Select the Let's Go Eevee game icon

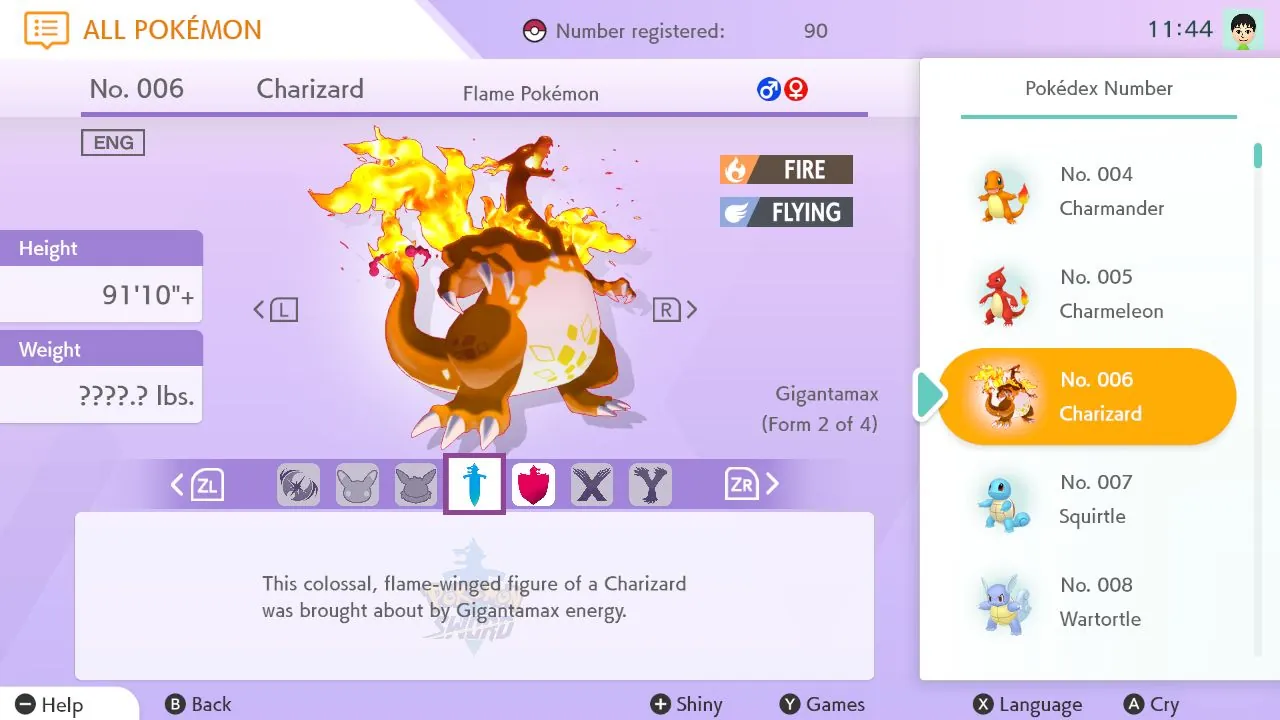tap(415, 484)
